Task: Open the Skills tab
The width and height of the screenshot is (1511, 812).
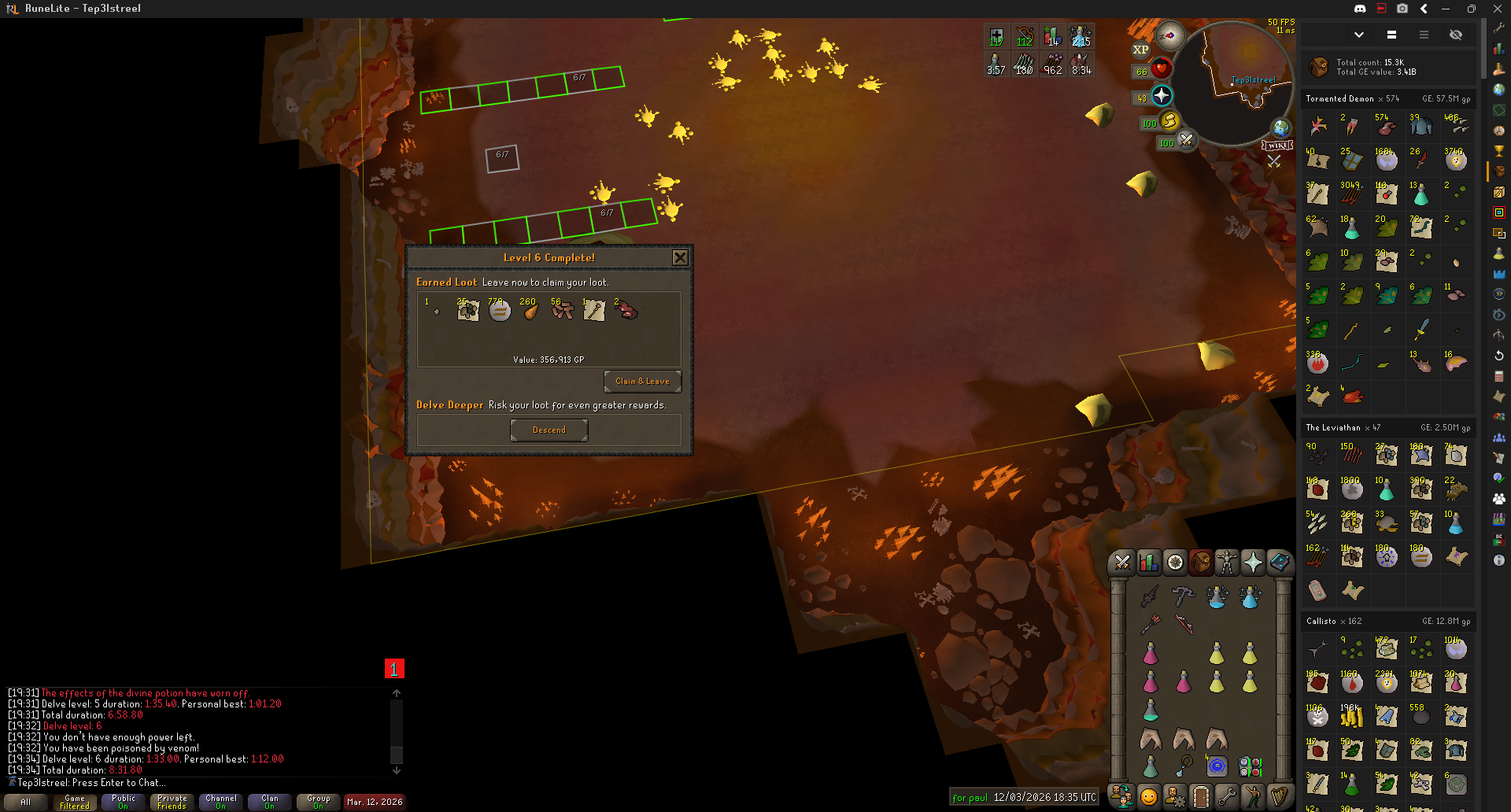Action: coord(1148,562)
